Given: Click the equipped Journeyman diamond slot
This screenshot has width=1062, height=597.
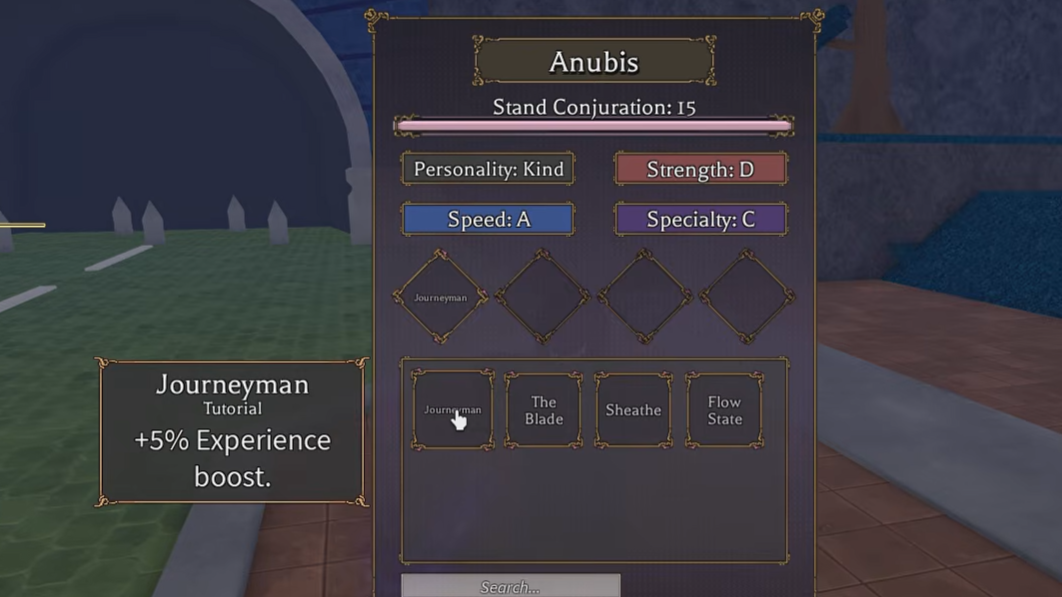Looking at the screenshot, I should (x=441, y=297).
